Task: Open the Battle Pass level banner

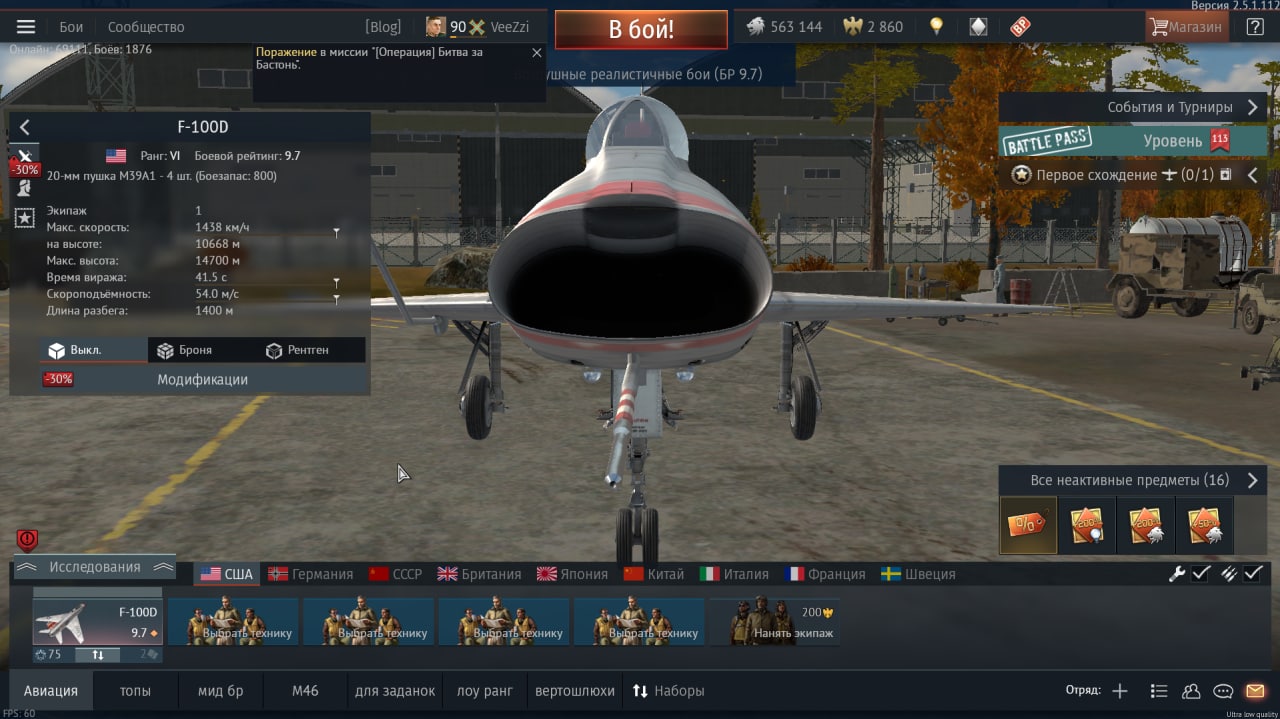Action: click(x=1132, y=141)
